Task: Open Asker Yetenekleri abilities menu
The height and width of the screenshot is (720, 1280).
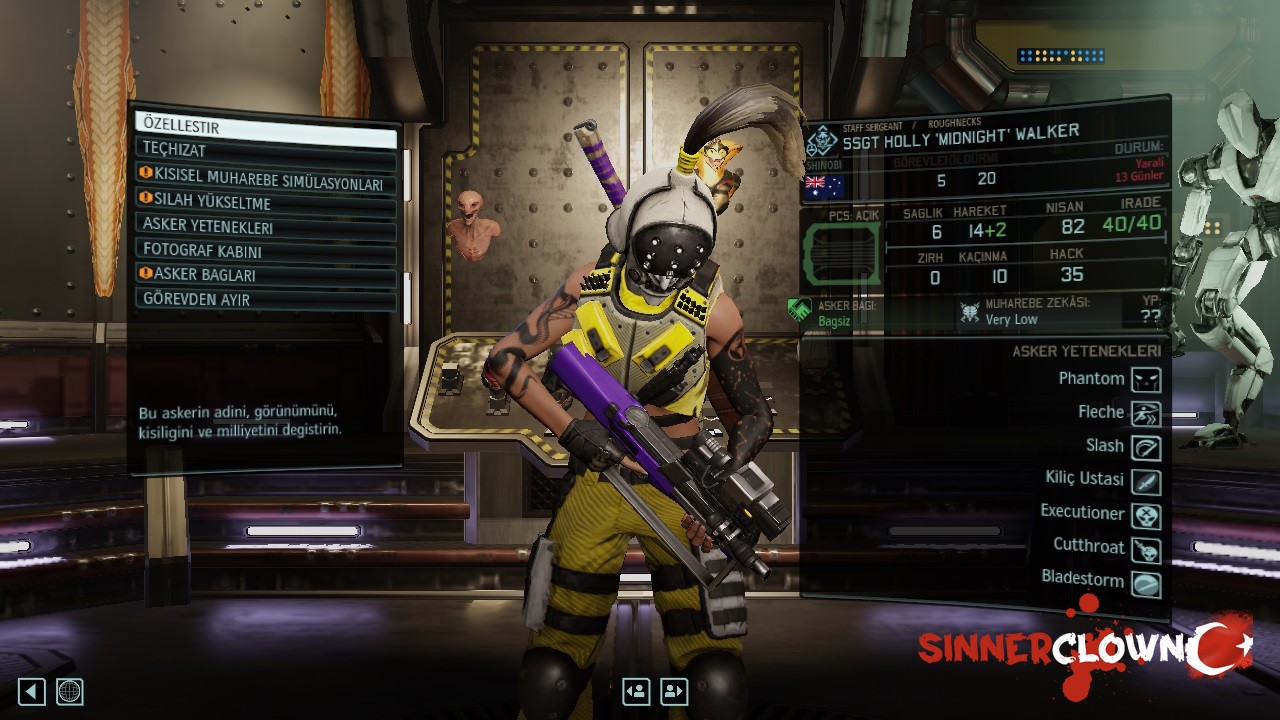Action: coord(265,226)
